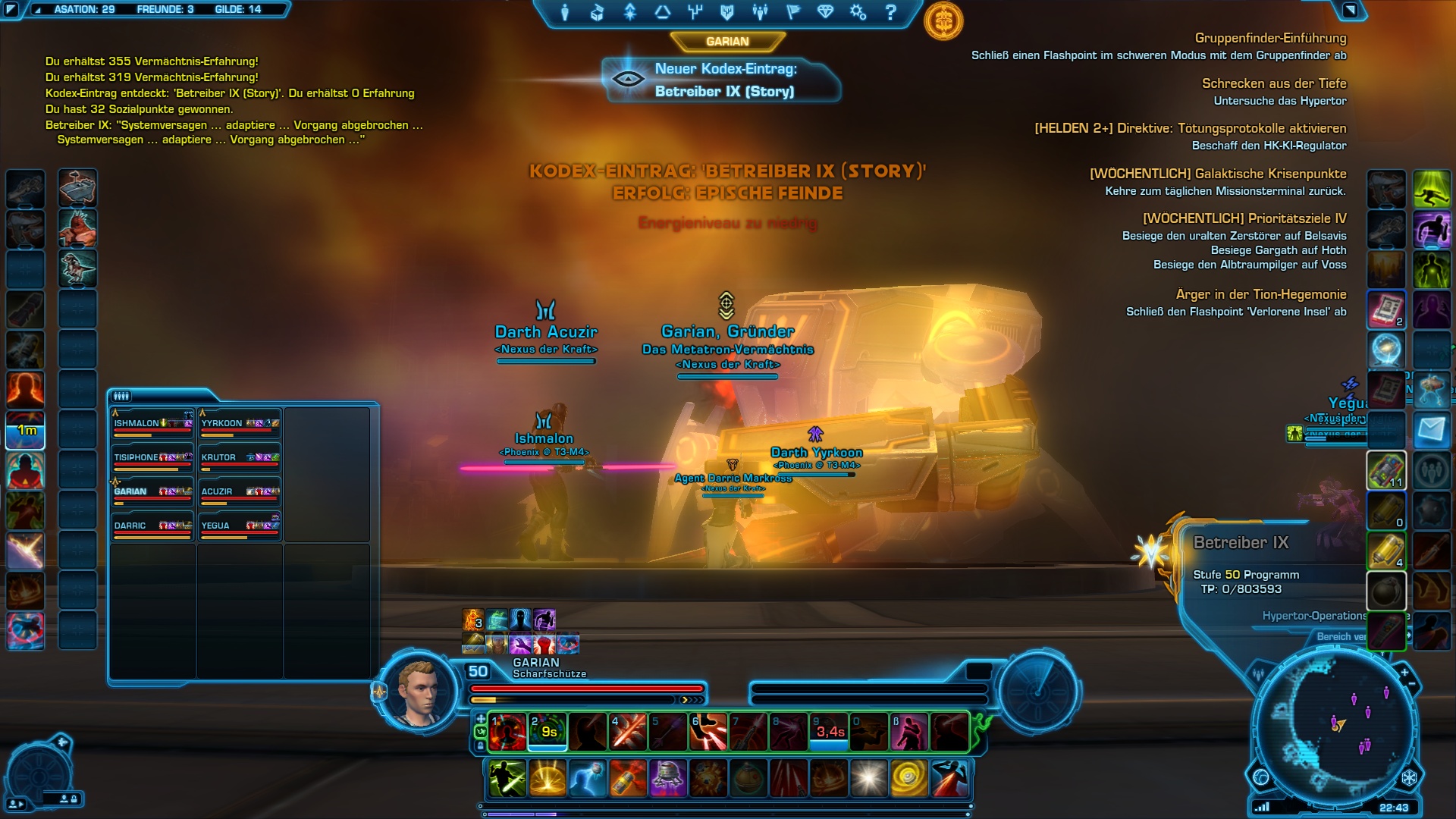This screenshot has height=819, width=1456.
Task: Select the Schrecken aus der Tiefe mission
Action: [1274, 83]
